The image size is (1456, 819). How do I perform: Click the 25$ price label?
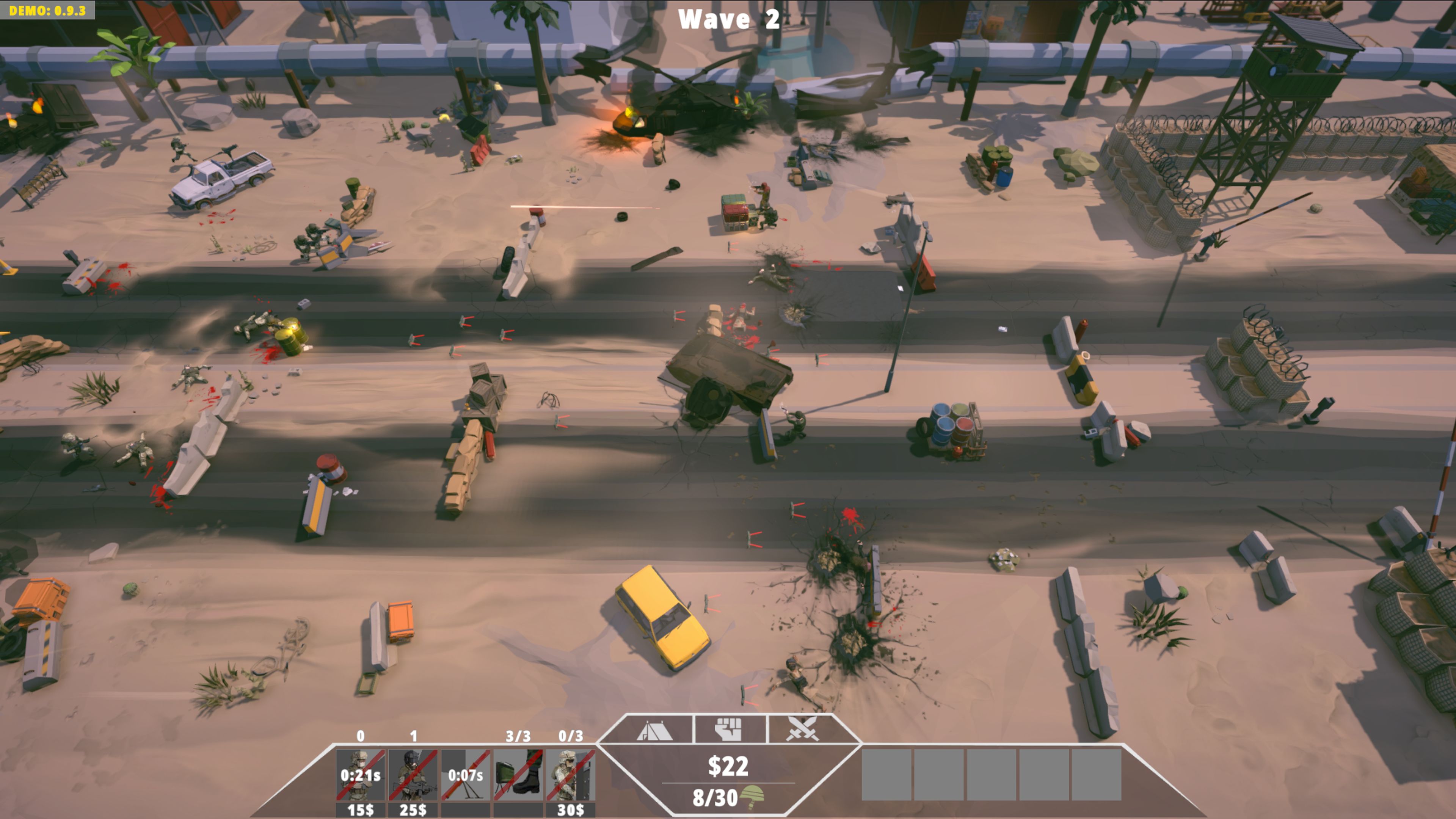pos(414,812)
